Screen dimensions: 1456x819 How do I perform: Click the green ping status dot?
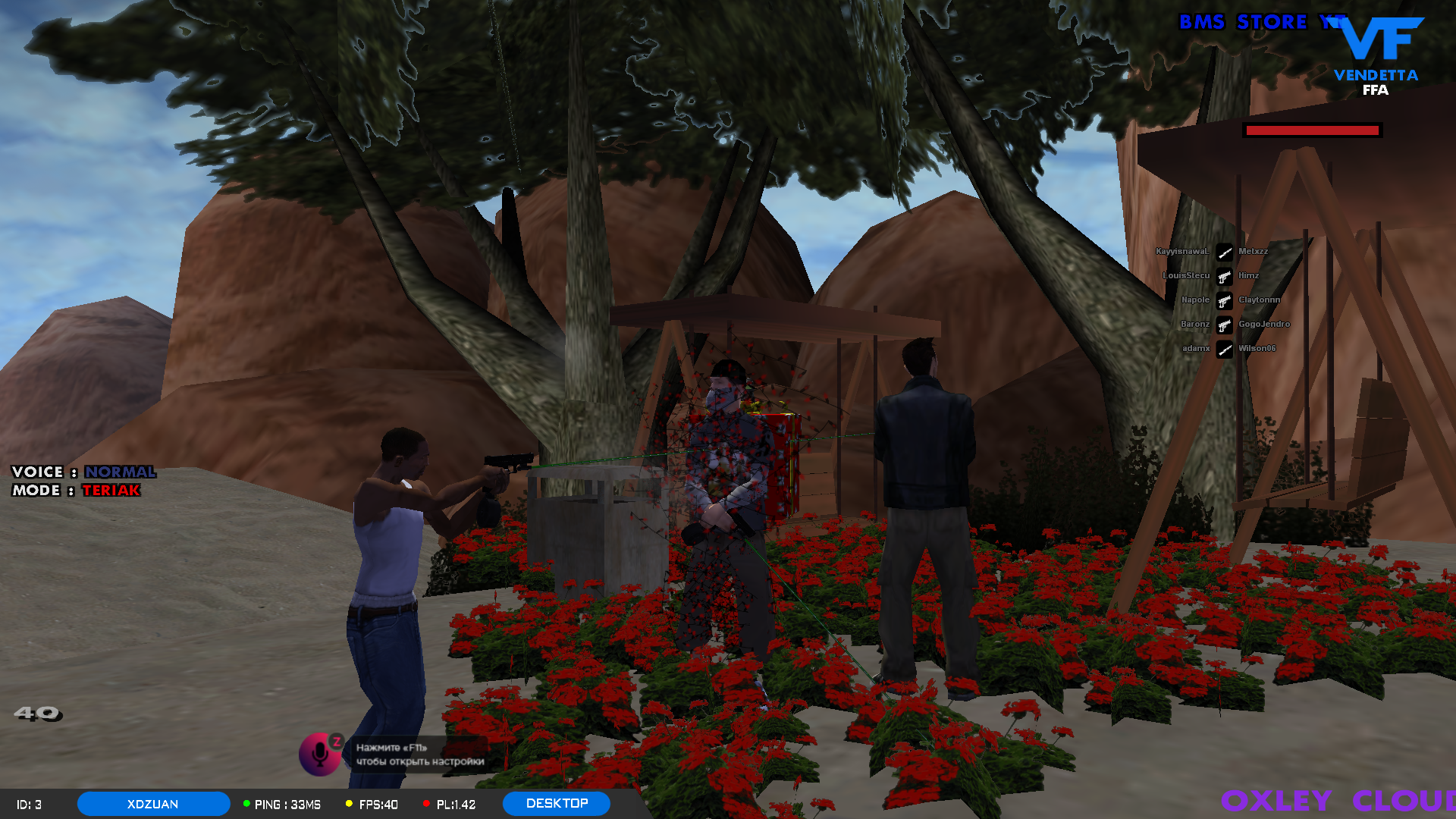tap(246, 804)
